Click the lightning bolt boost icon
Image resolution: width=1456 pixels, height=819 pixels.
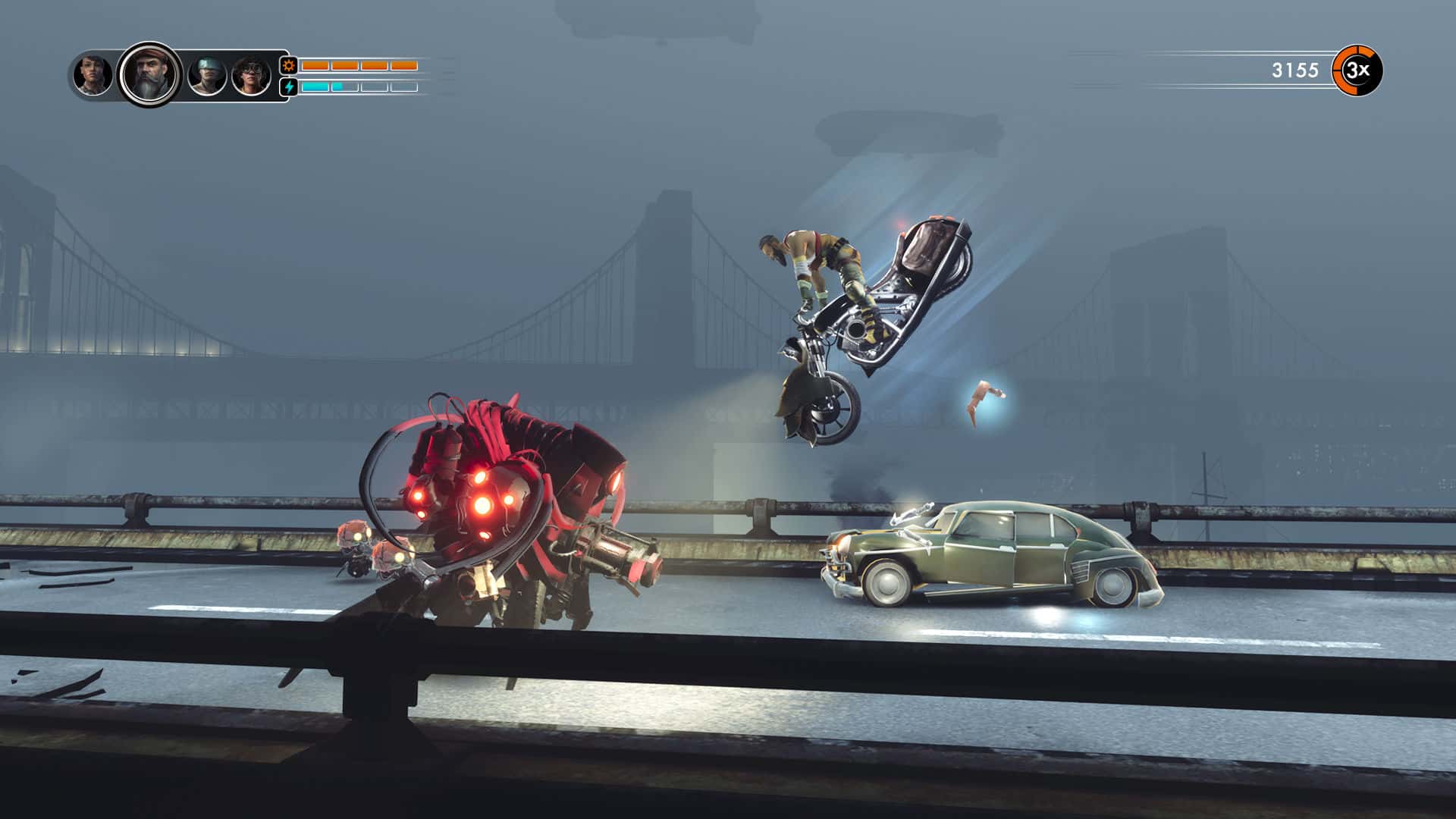click(288, 86)
